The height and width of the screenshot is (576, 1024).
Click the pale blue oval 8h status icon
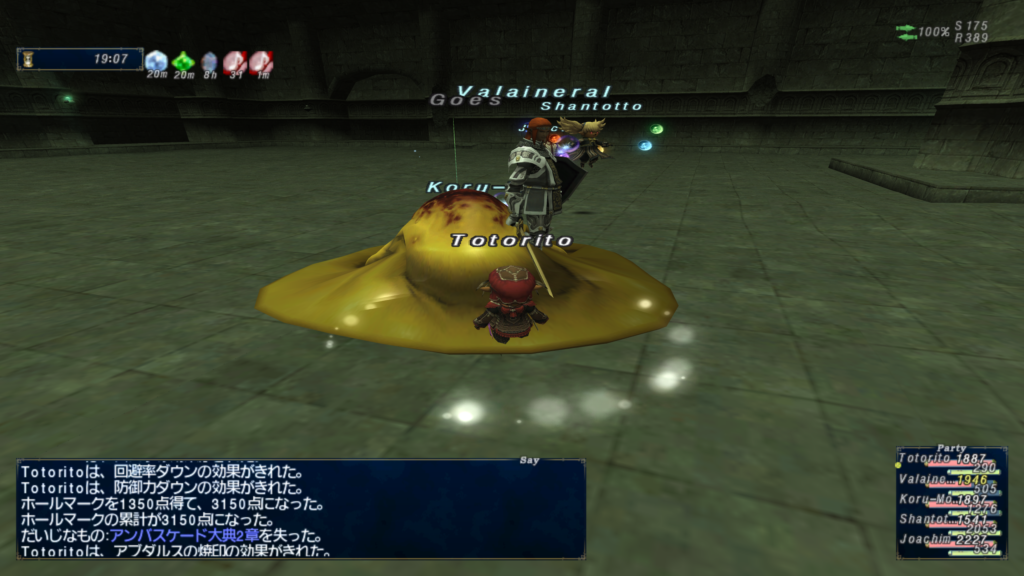coord(209,62)
